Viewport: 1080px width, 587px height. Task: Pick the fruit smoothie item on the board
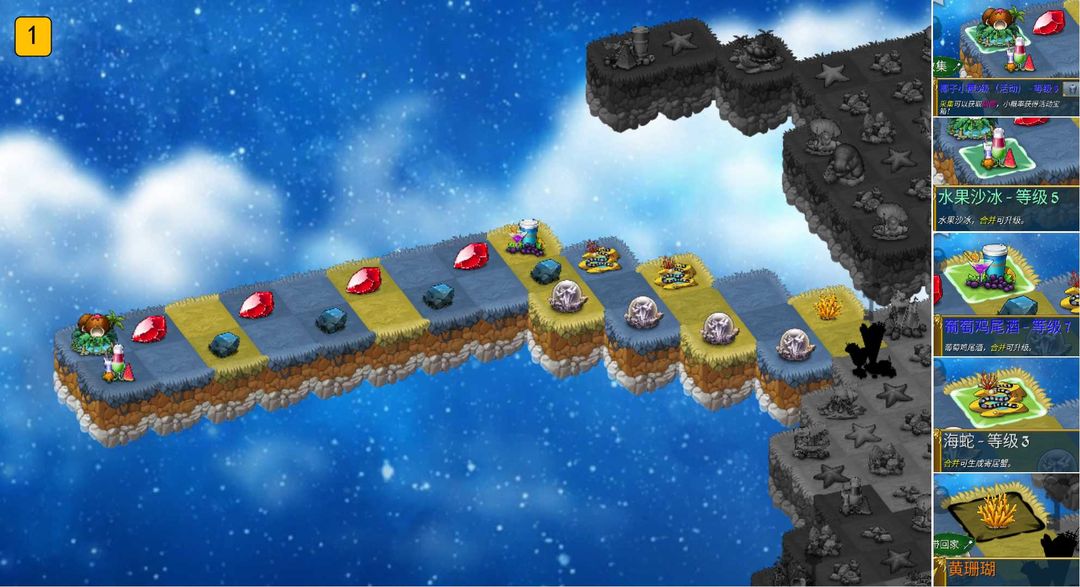pyautogui.click(x=117, y=362)
